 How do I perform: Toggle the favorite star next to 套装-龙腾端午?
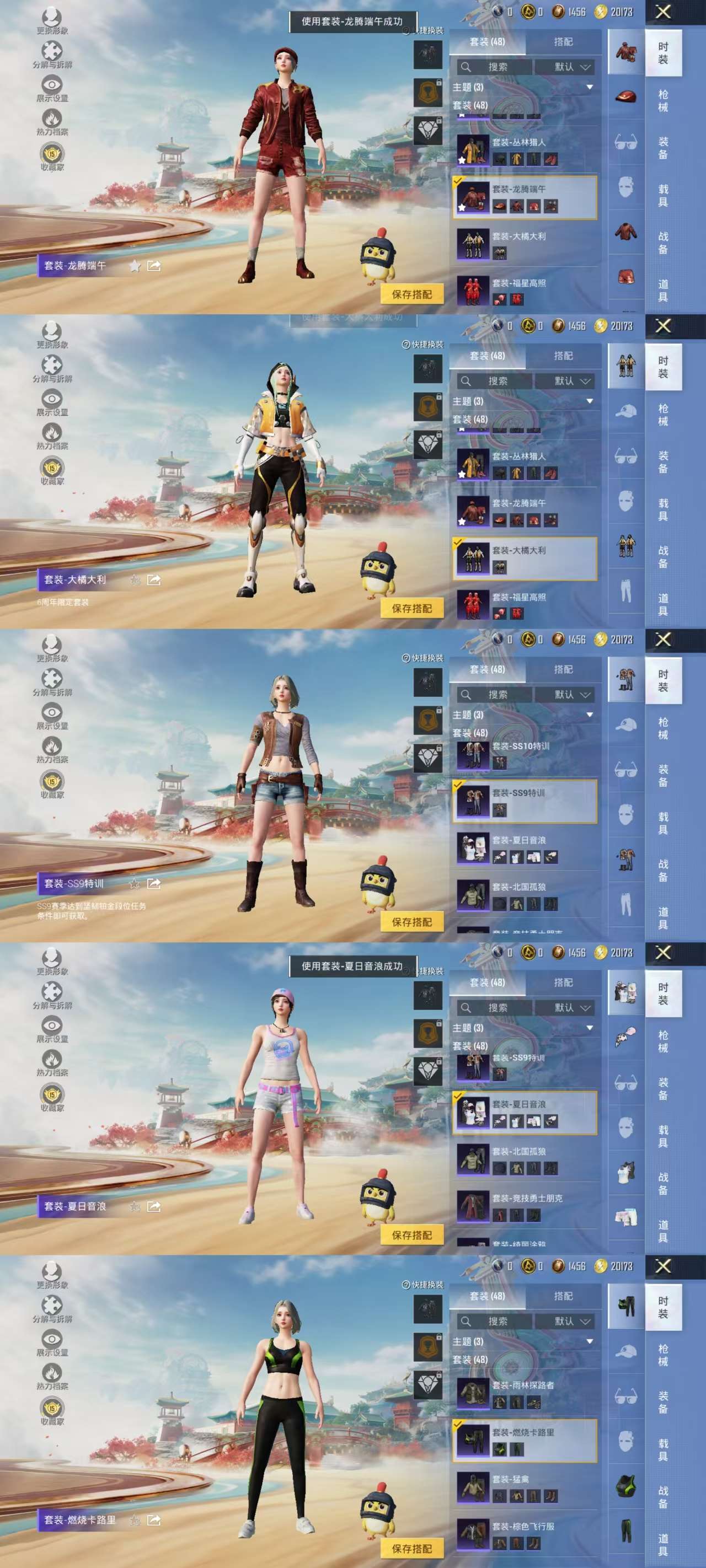tap(135, 267)
